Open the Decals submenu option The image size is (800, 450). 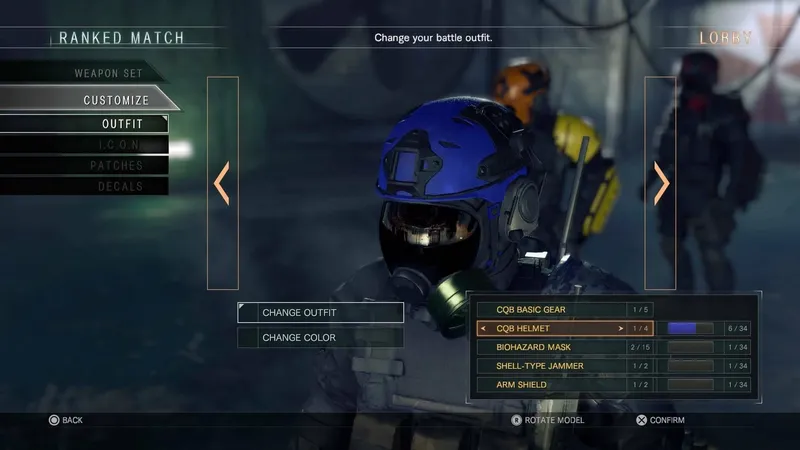(x=120, y=187)
